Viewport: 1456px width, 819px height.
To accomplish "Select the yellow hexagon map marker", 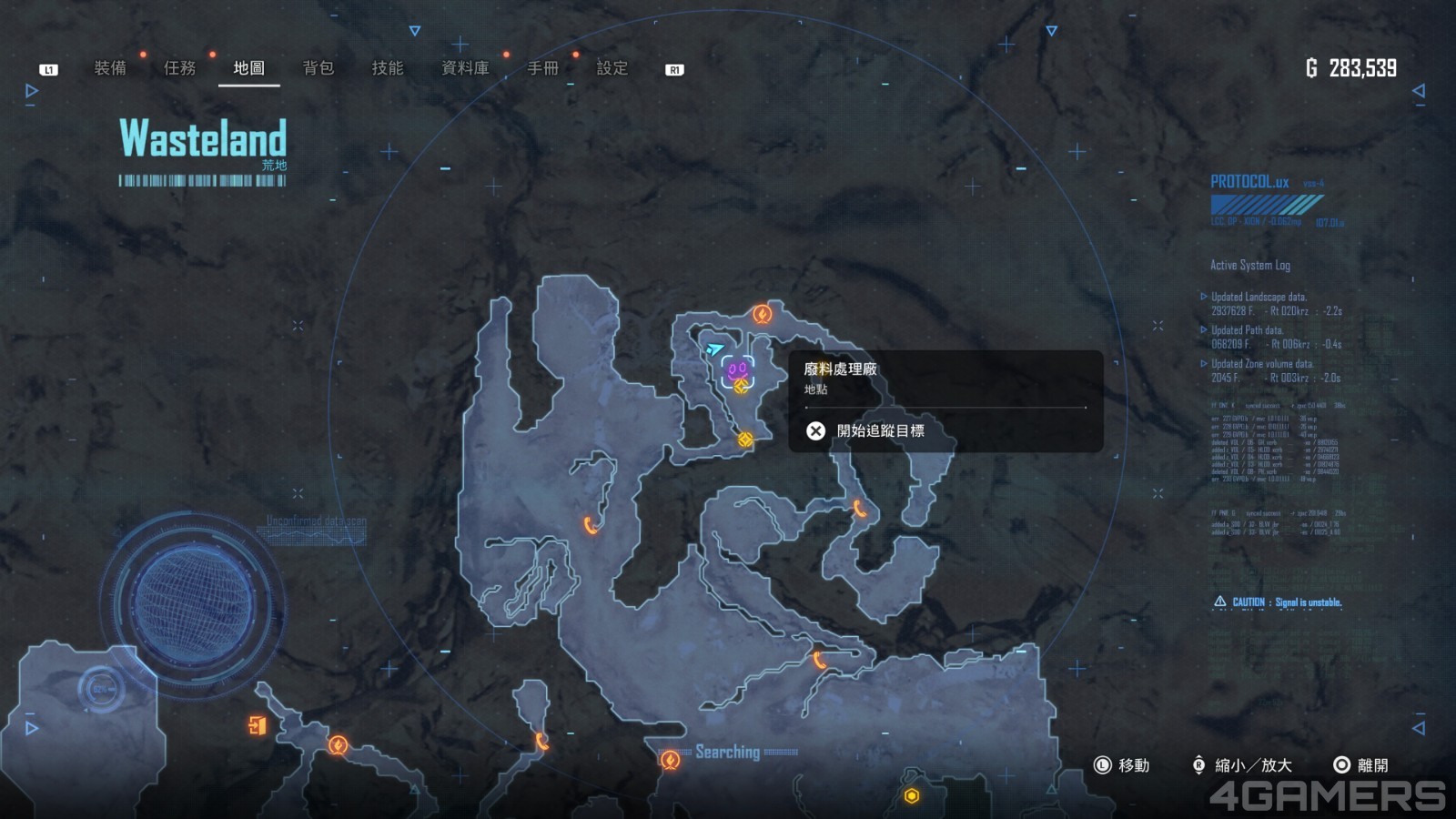I will tap(912, 796).
